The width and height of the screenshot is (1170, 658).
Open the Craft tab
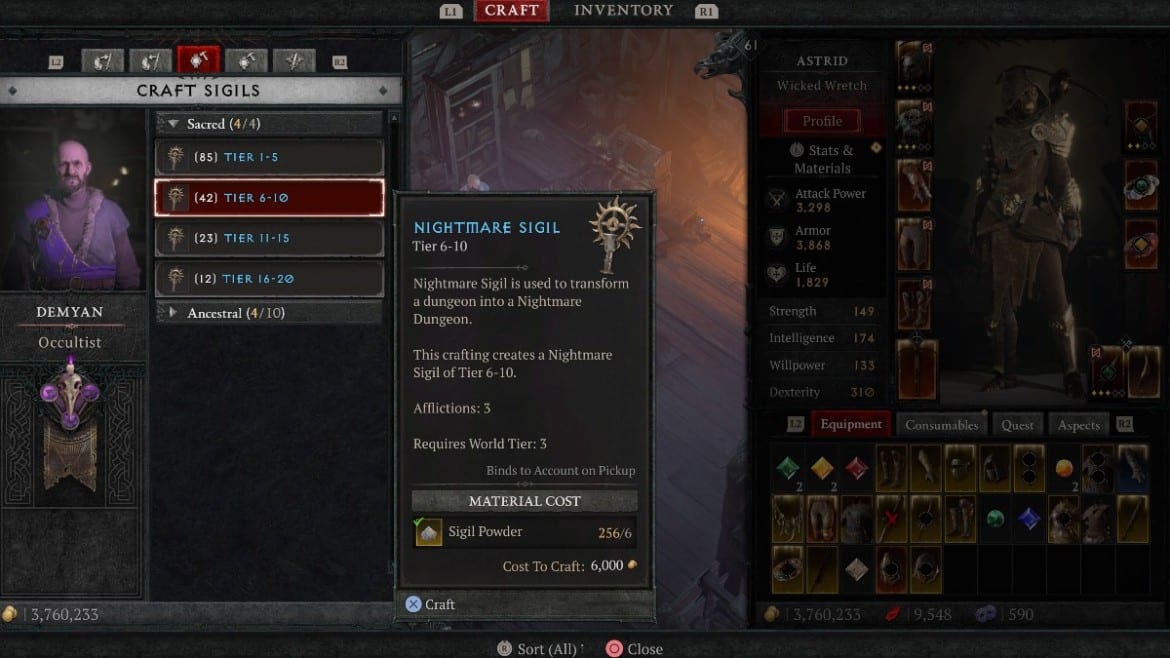click(x=511, y=11)
